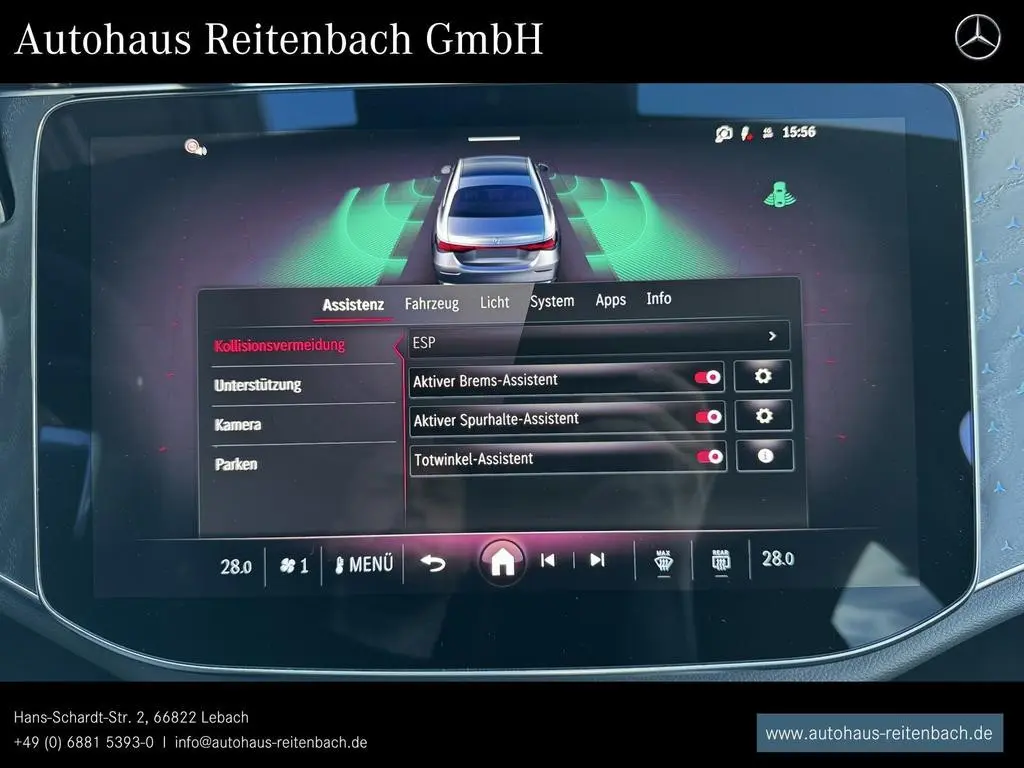Turn off the Totwinkel-Assistent switch
Image resolution: width=1024 pixels, height=768 pixels.
click(x=709, y=457)
